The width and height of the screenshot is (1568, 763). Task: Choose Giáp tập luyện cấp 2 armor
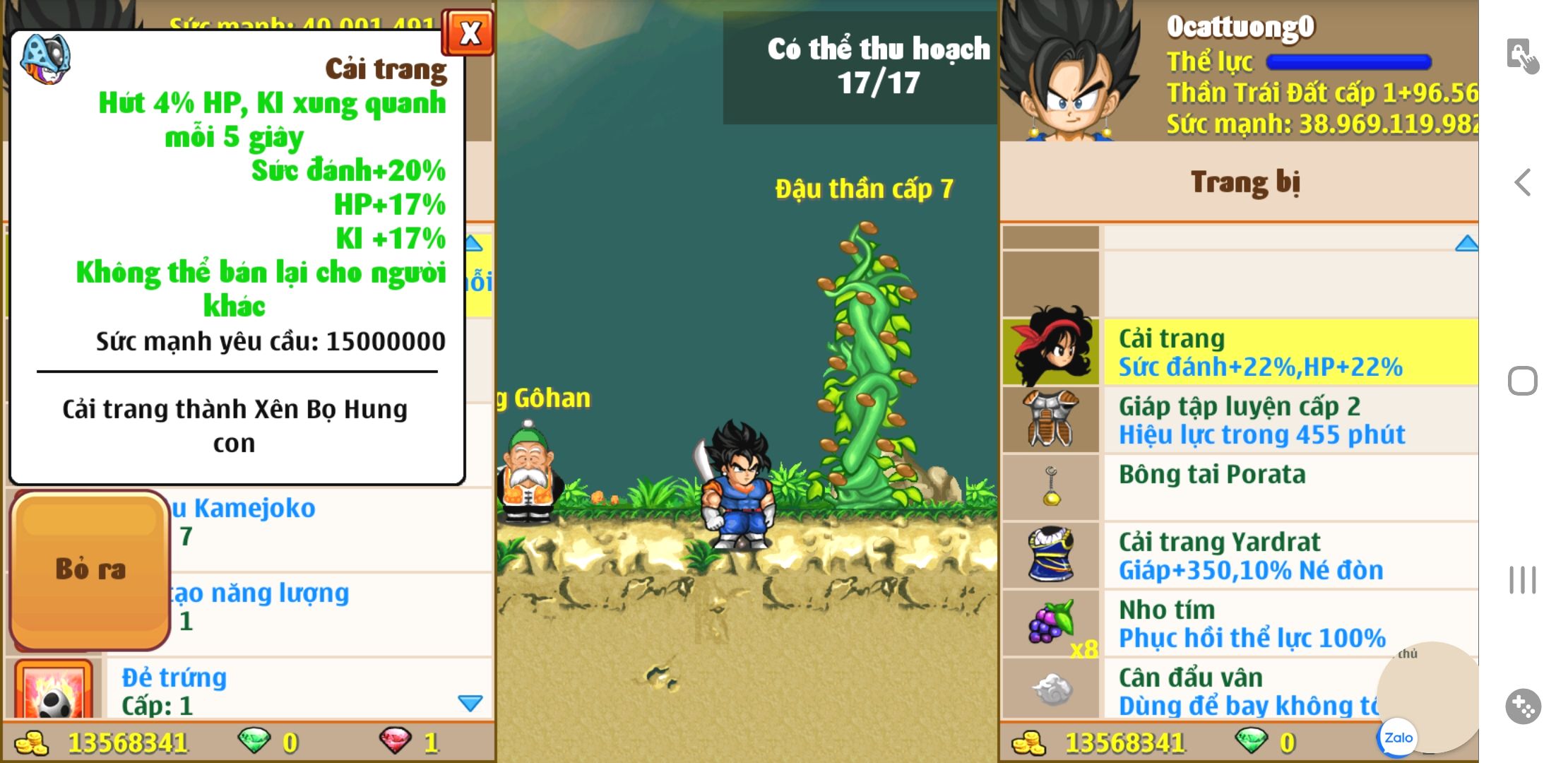(1290, 420)
